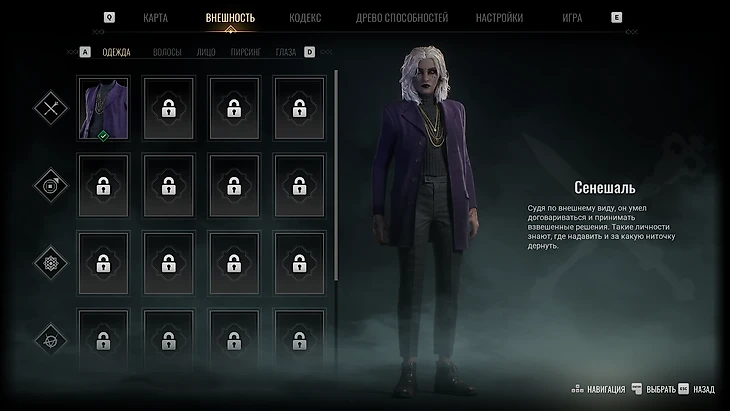Click the outfit grid's vertical scrollbar
The image size is (730, 411).
tap(337, 200)
